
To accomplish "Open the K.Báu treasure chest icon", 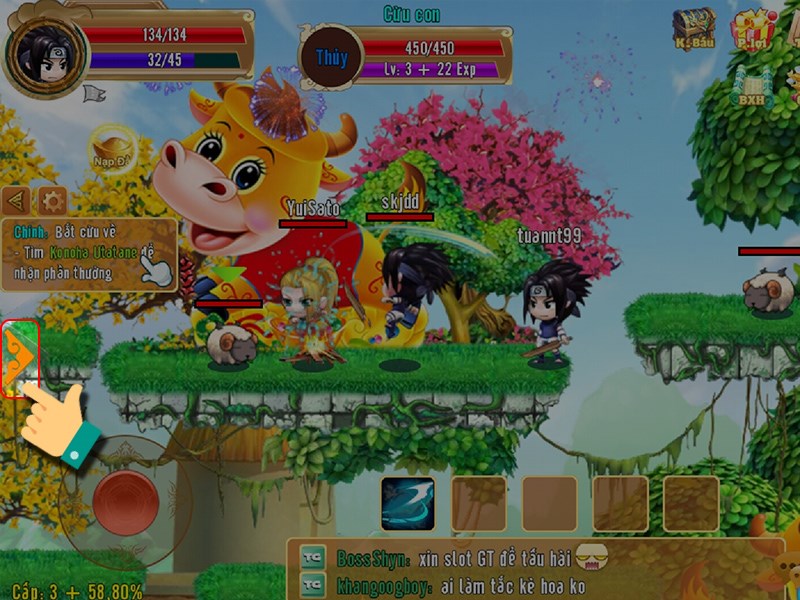I will (x=692, y=29).
